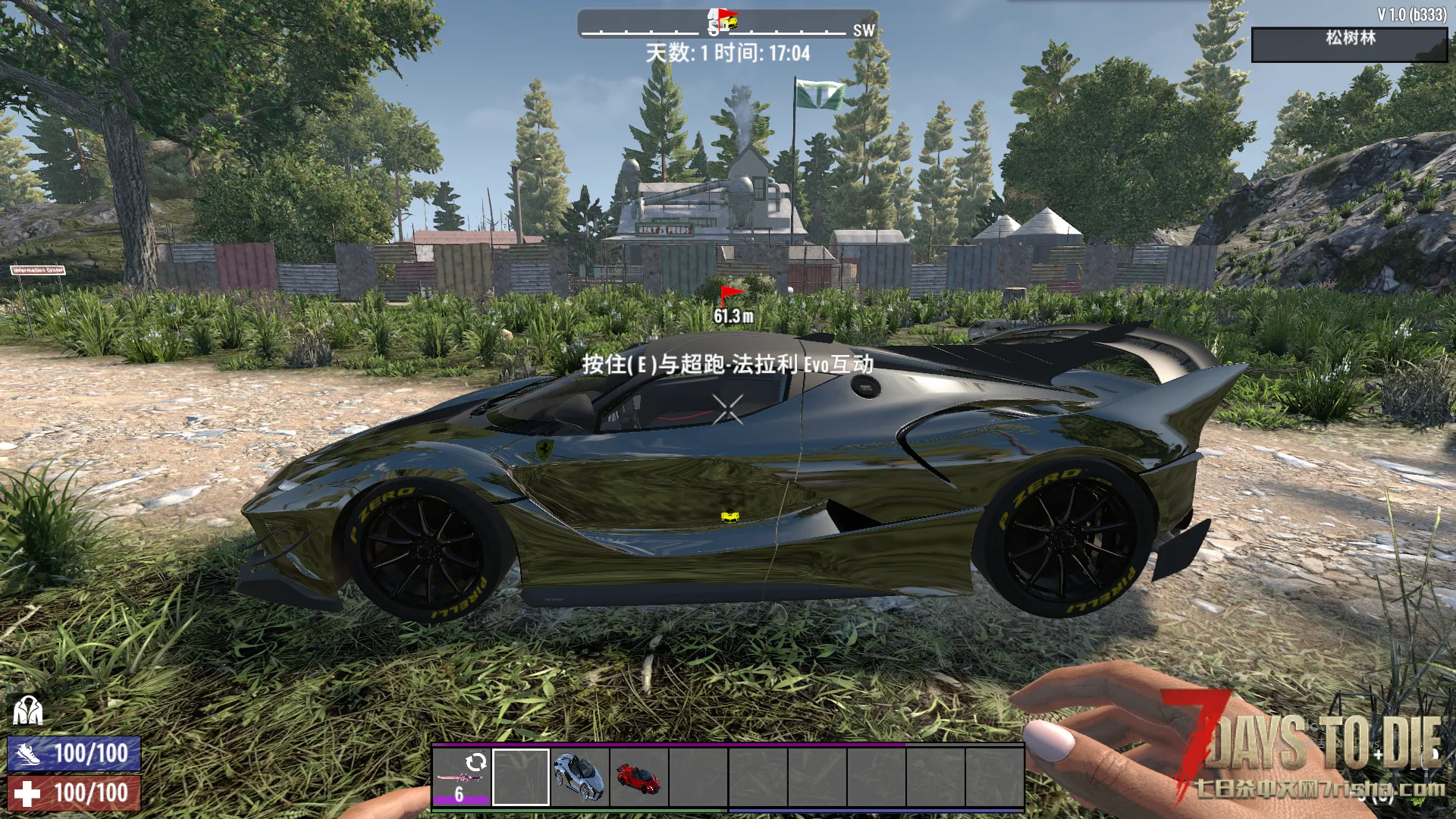Select the red sports car hotbar slot
The height and width of the screenshot is (819, 1456).
(639, 777)
